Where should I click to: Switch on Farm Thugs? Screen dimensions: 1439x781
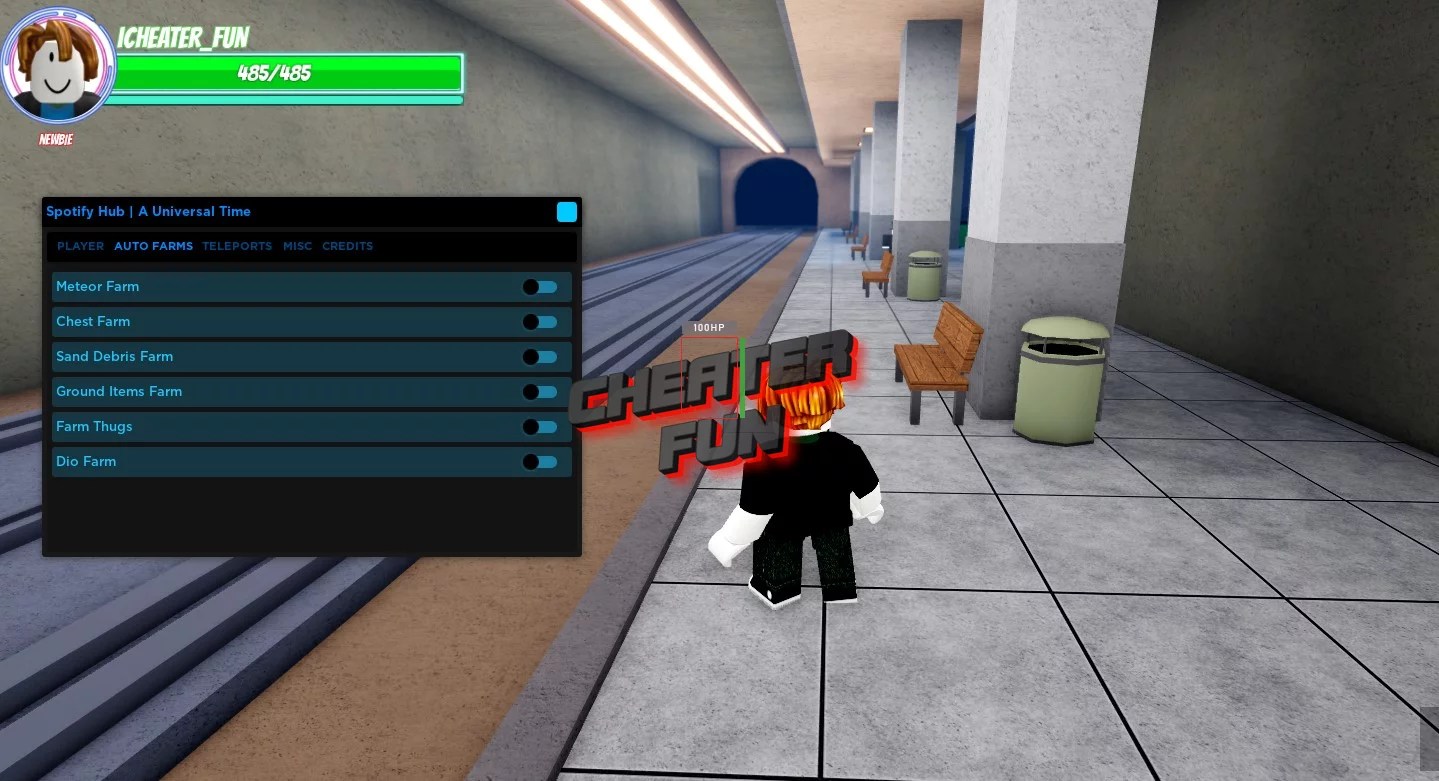click(x=540, y=426)
